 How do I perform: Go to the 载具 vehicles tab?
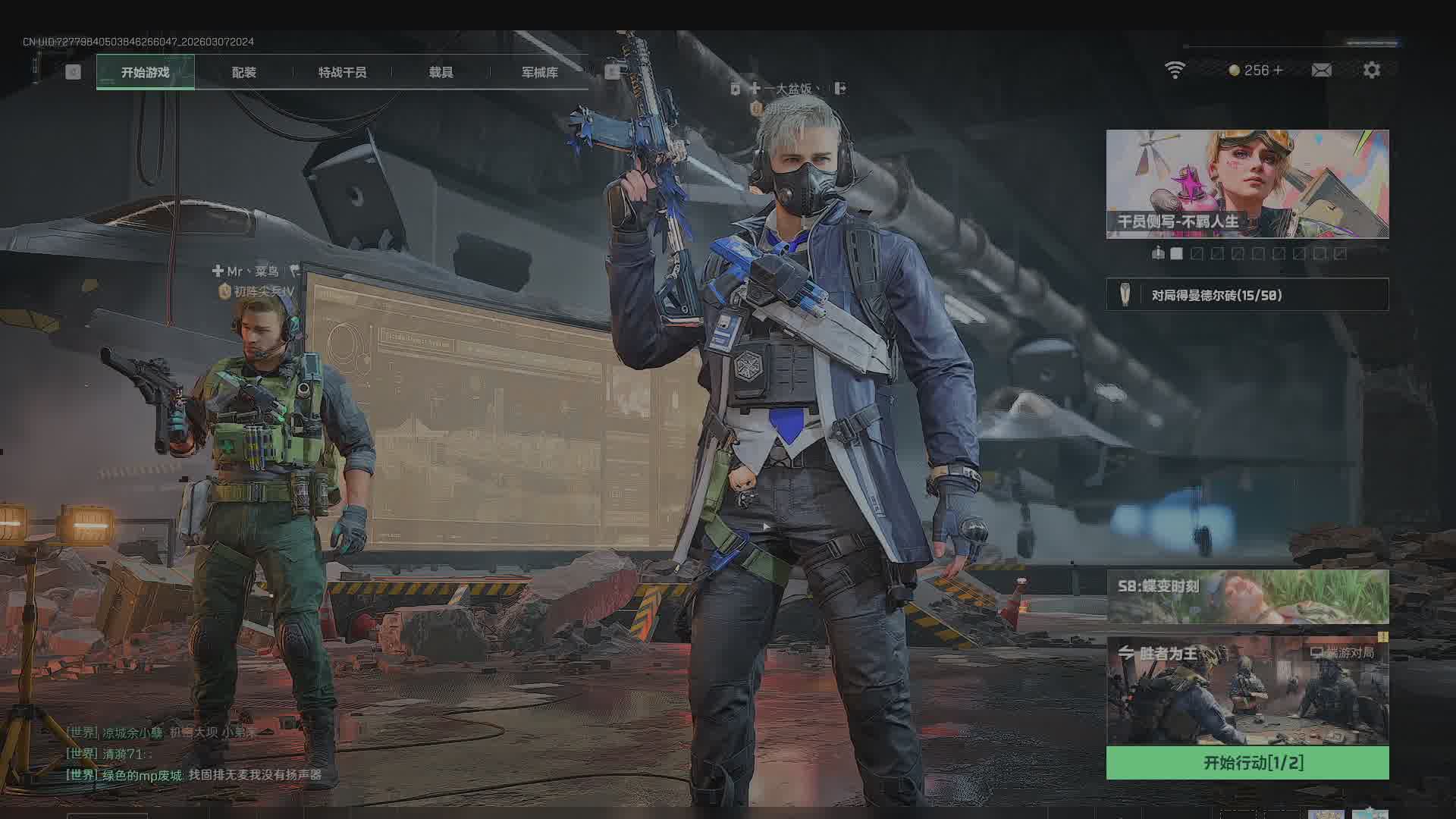coord(441,73)
